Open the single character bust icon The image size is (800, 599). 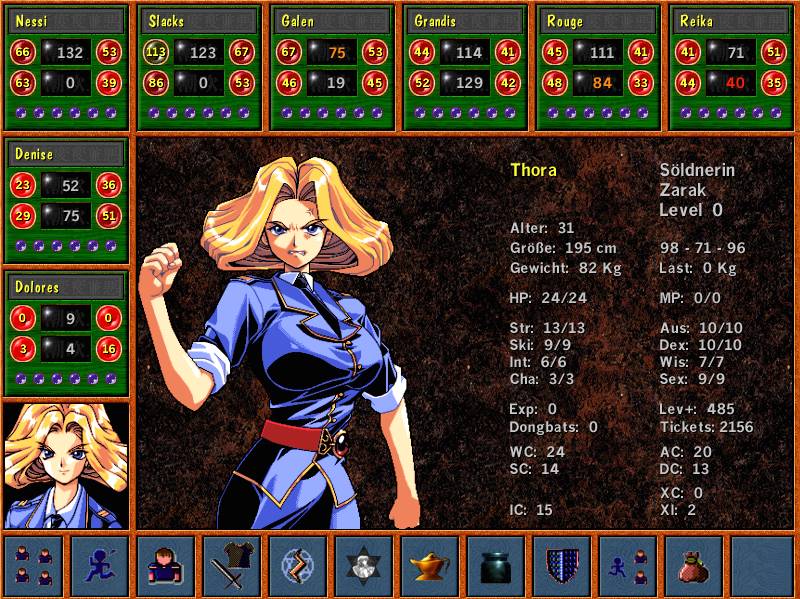pyautogui.click(x=165, y=566)
